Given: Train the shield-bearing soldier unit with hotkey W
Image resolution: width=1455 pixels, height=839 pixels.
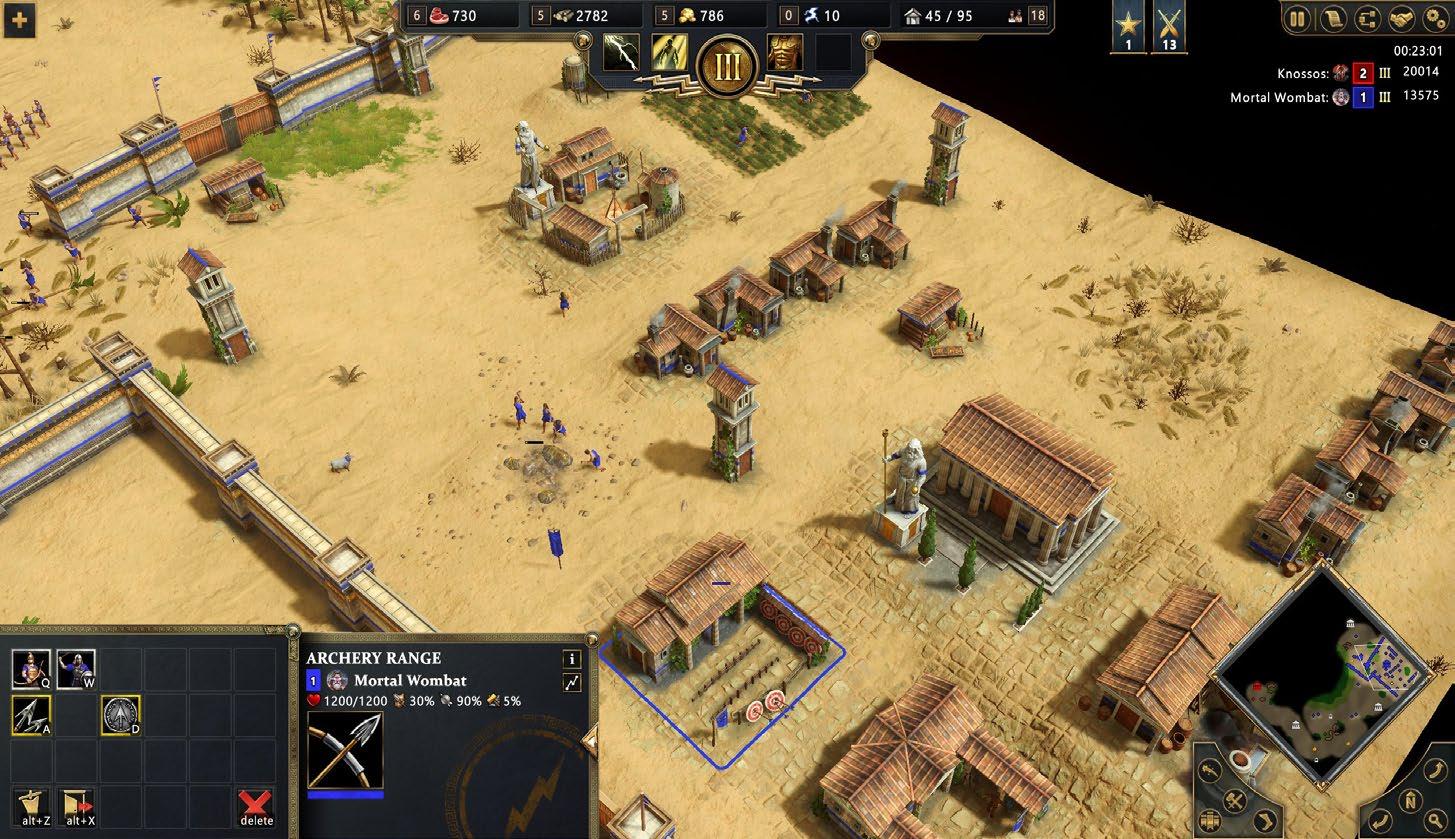Looking at the screenshot, I should [76, 669].
